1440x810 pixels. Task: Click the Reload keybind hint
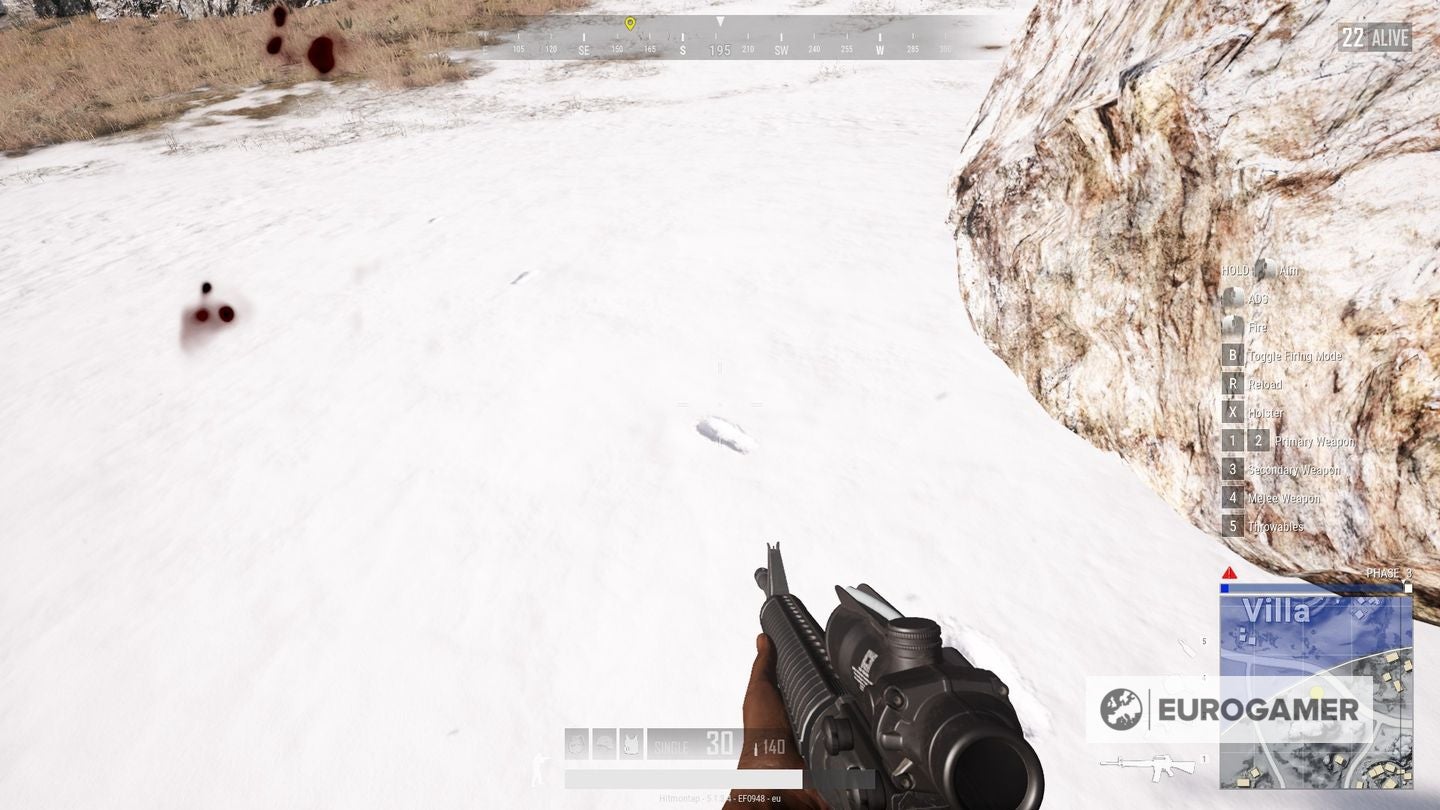pyautogui.click(x=1232, y=384)
